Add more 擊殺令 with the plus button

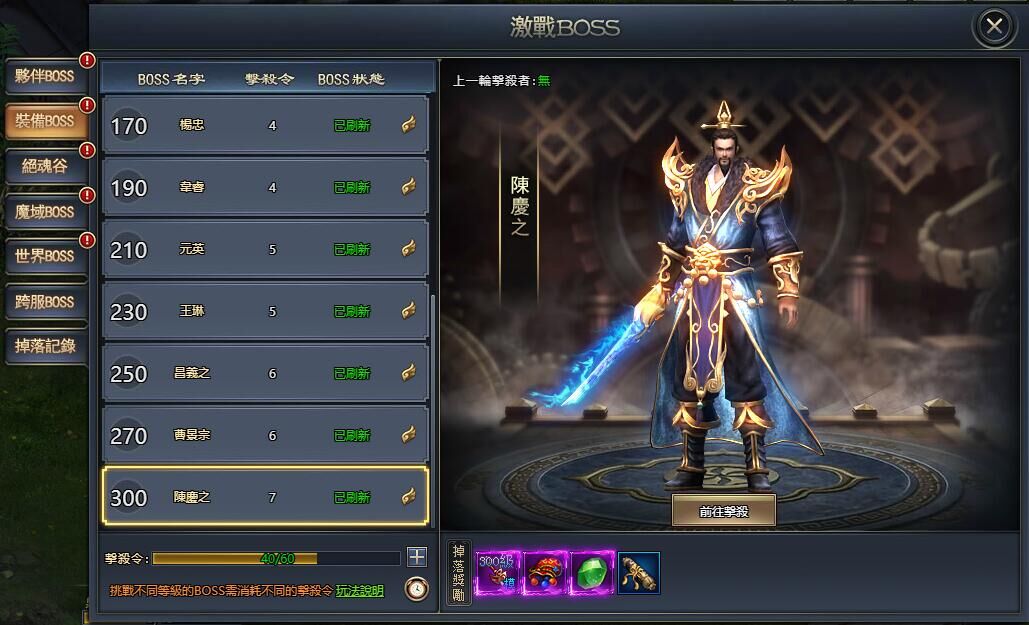pos(417,557)
